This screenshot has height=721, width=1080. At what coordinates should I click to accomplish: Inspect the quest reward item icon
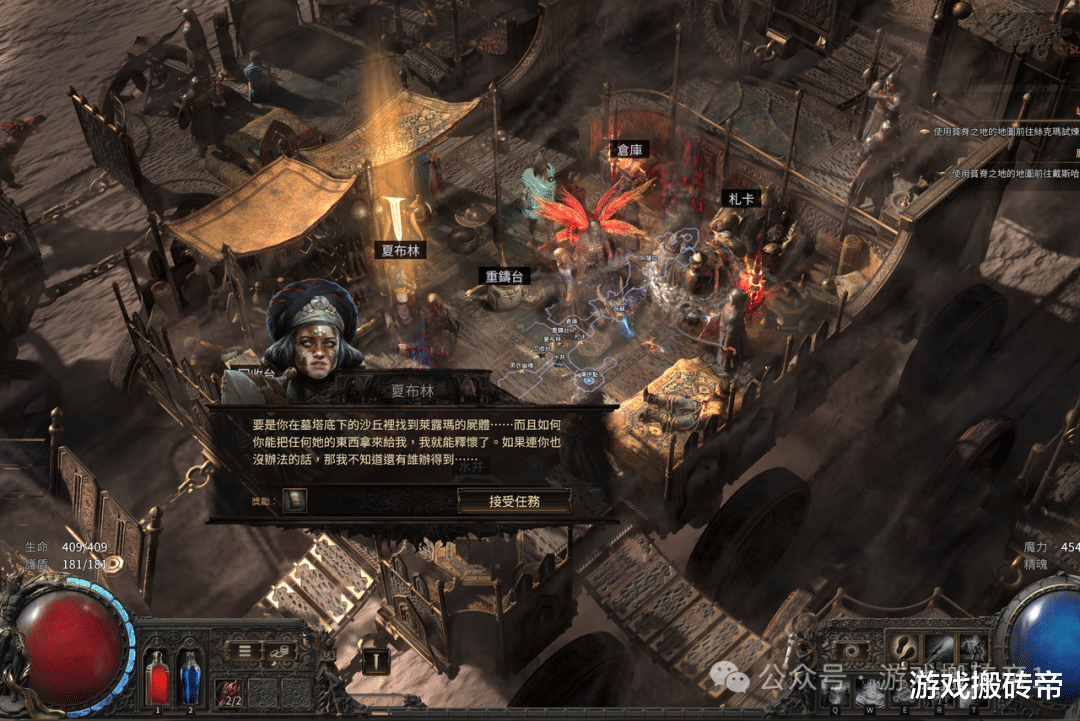click(294, 500)
